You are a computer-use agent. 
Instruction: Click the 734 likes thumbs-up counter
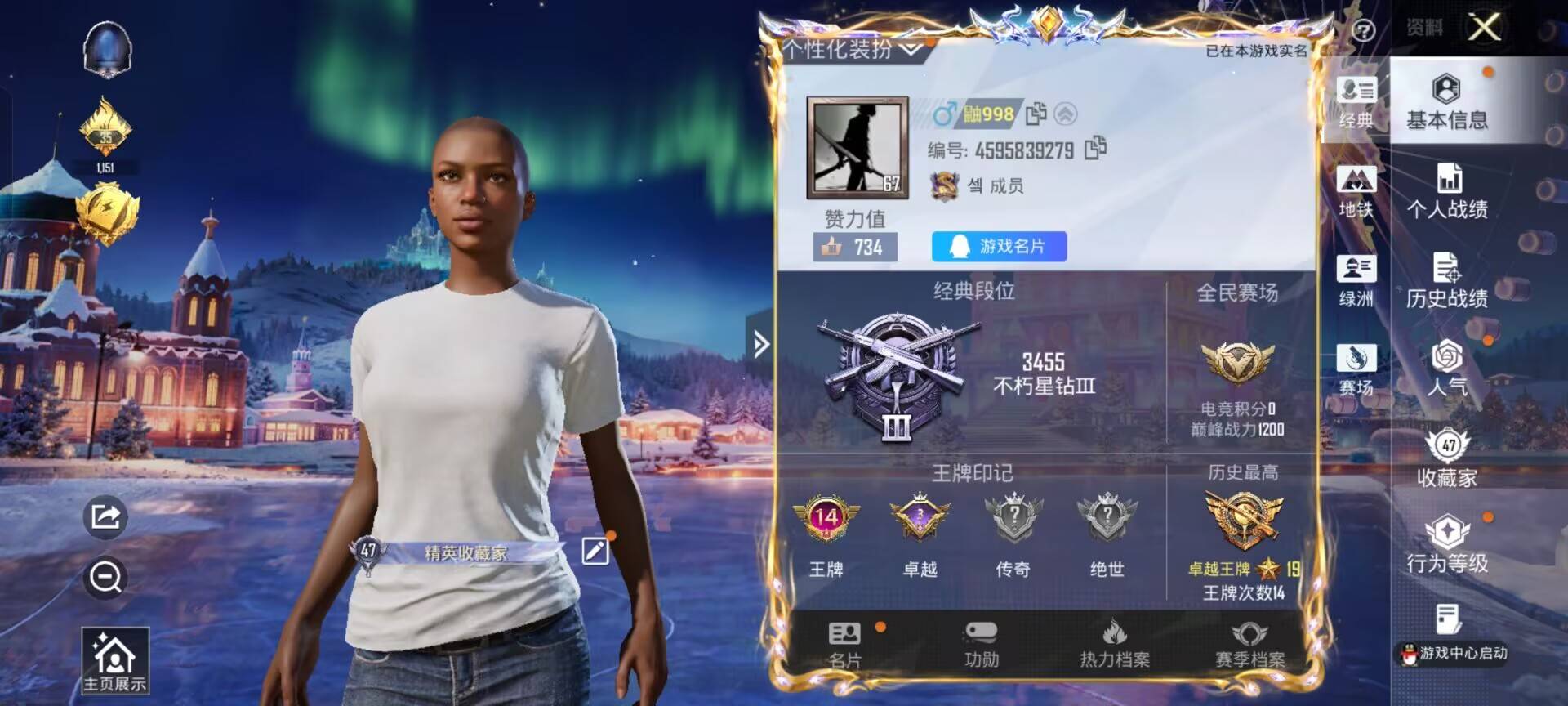(x=851, y=247)
